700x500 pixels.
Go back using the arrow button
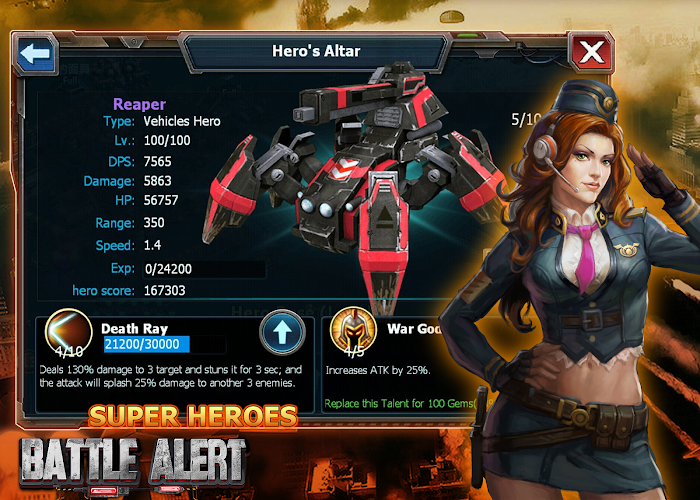tap(36, 53)
